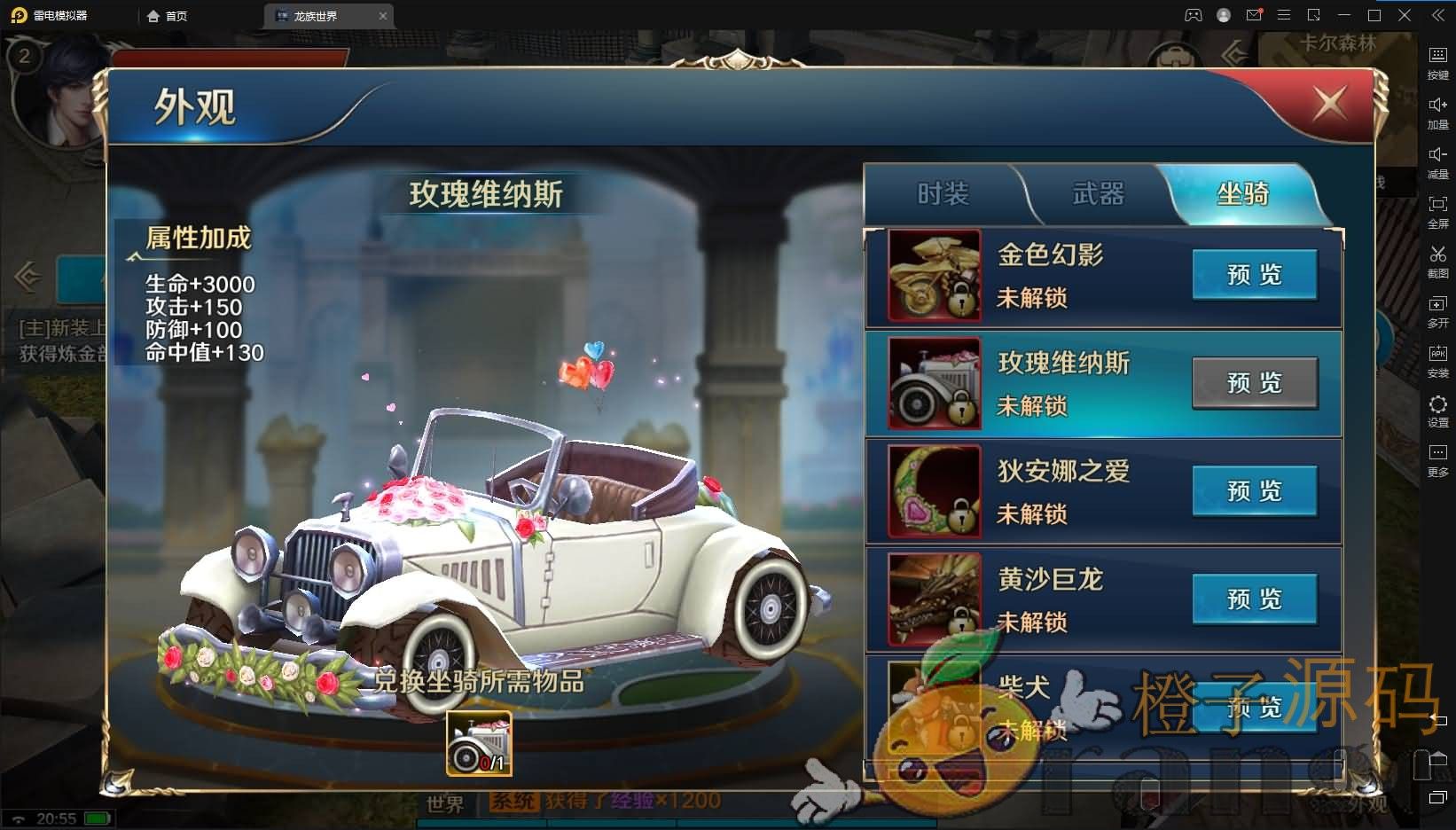Viewport: 1456px width, 830px height.
Task: Close the 外观 appearance panel
Action: tap(1329, 104)
